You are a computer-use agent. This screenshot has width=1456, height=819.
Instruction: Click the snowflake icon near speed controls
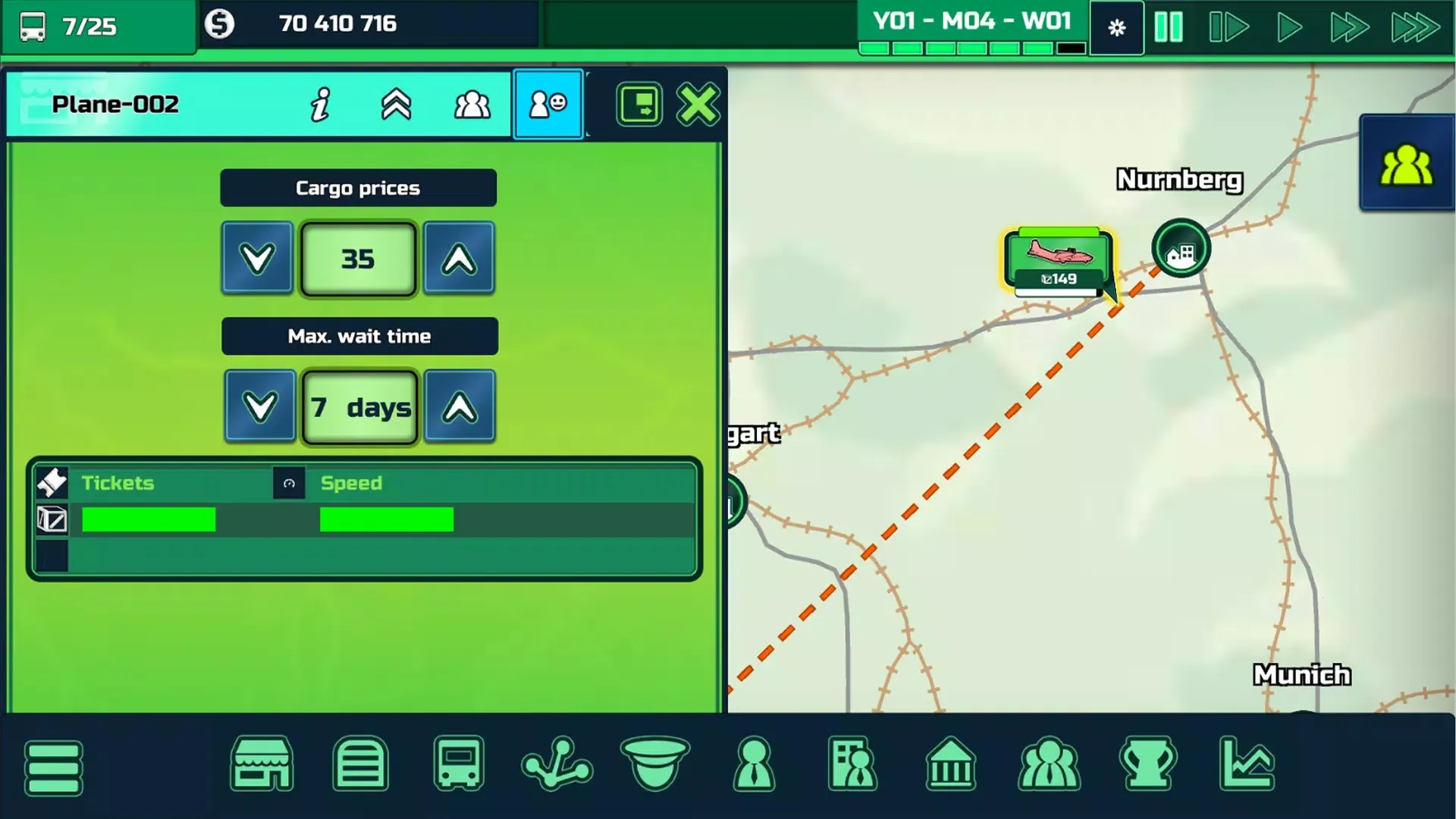1116,27
